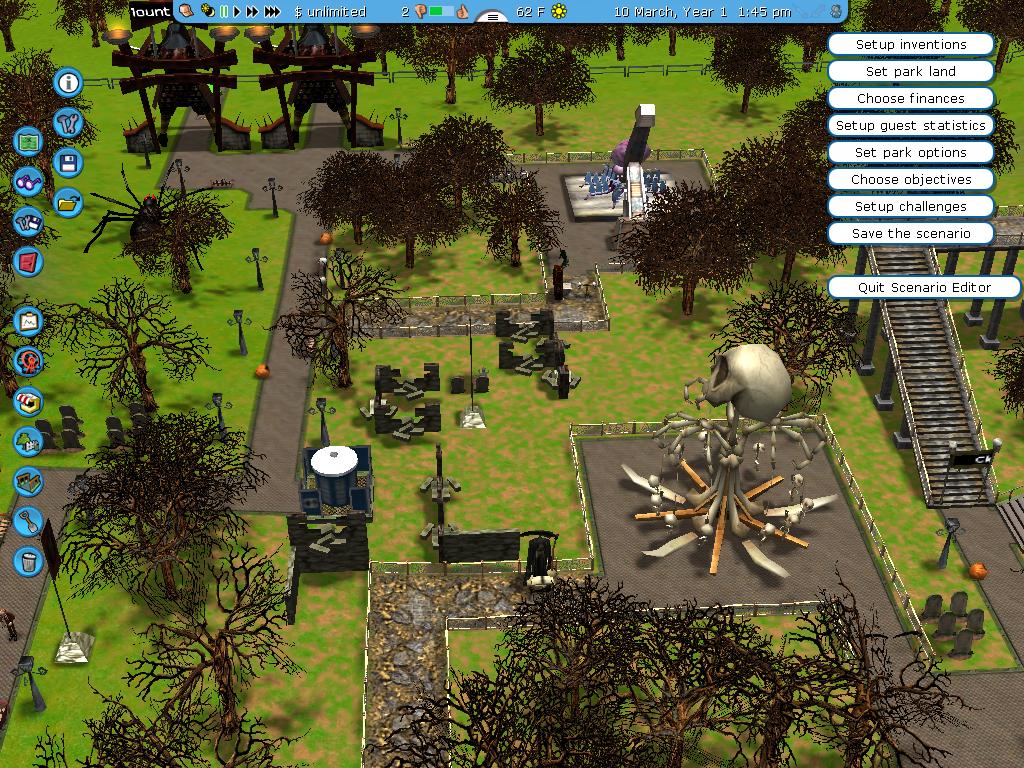This screenshot has height=768, width=1024.
Task: Open Choose objectives
Action: click(910, 180)
